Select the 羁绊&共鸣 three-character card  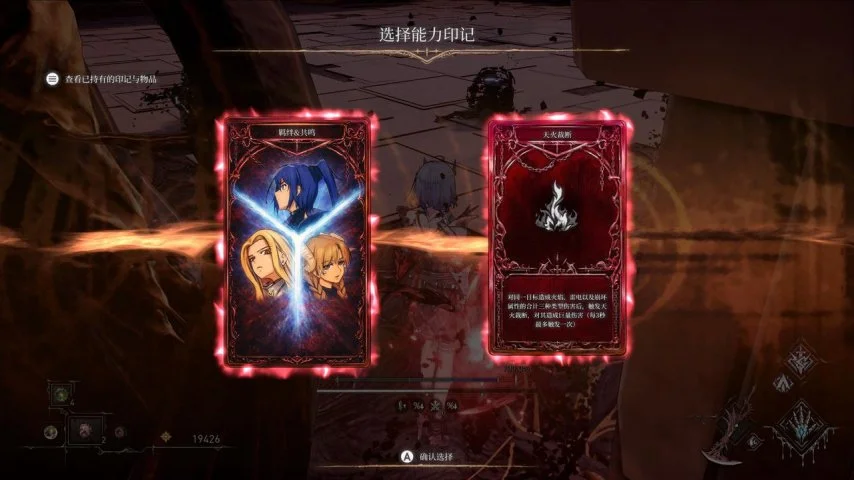pos(296,240)
